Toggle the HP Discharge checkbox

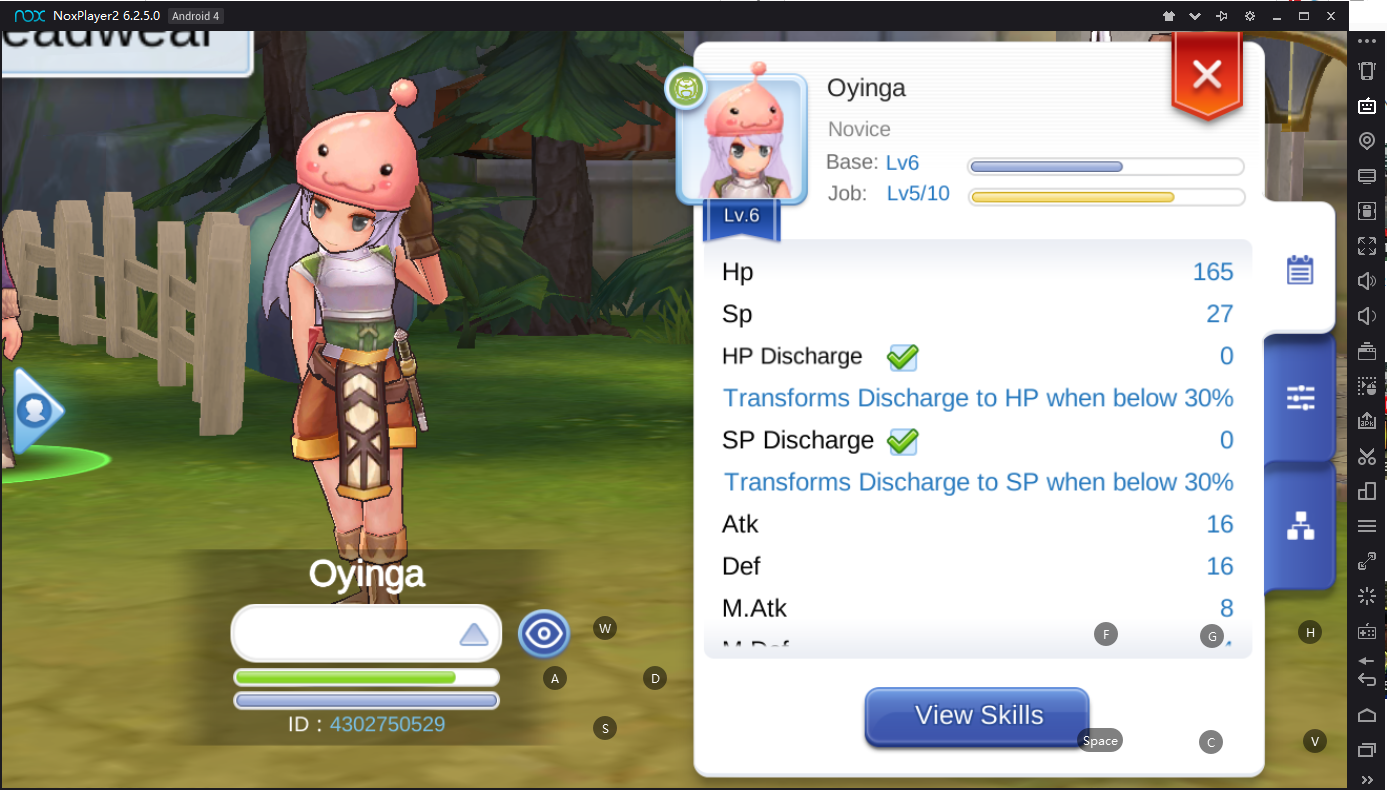point(902,357)
